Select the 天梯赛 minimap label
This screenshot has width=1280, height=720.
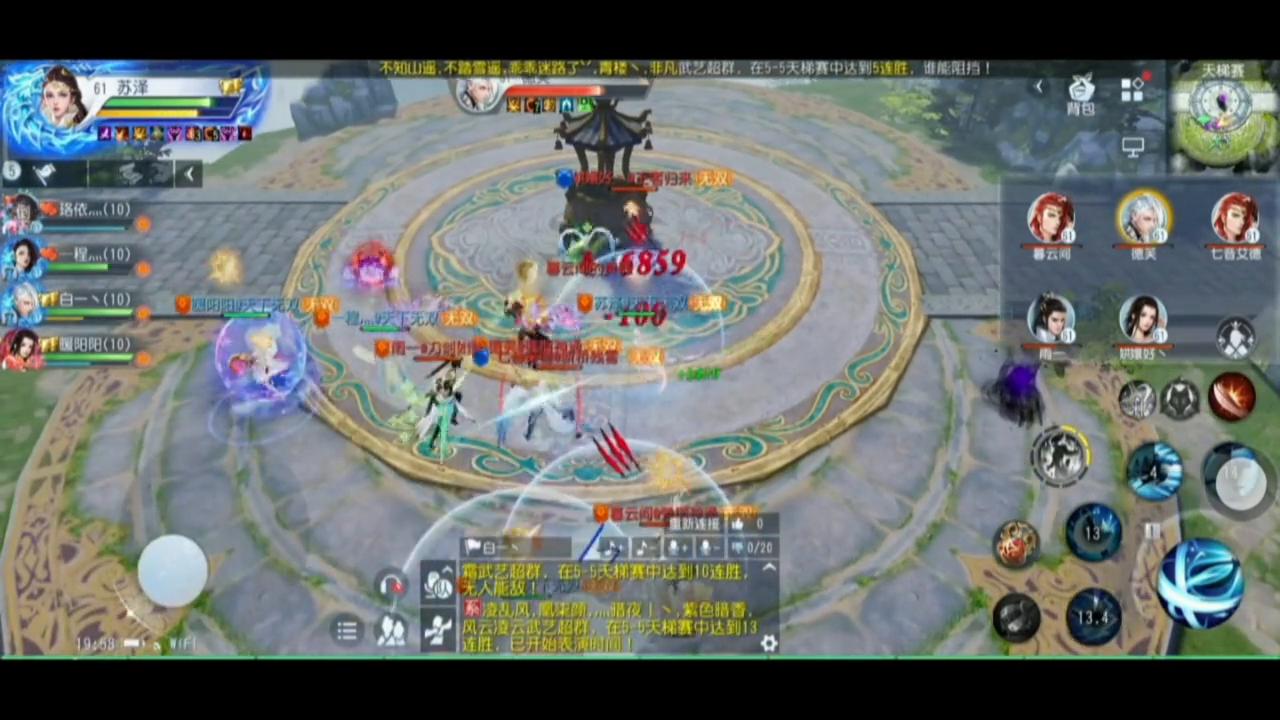(x=1222, y=70)
